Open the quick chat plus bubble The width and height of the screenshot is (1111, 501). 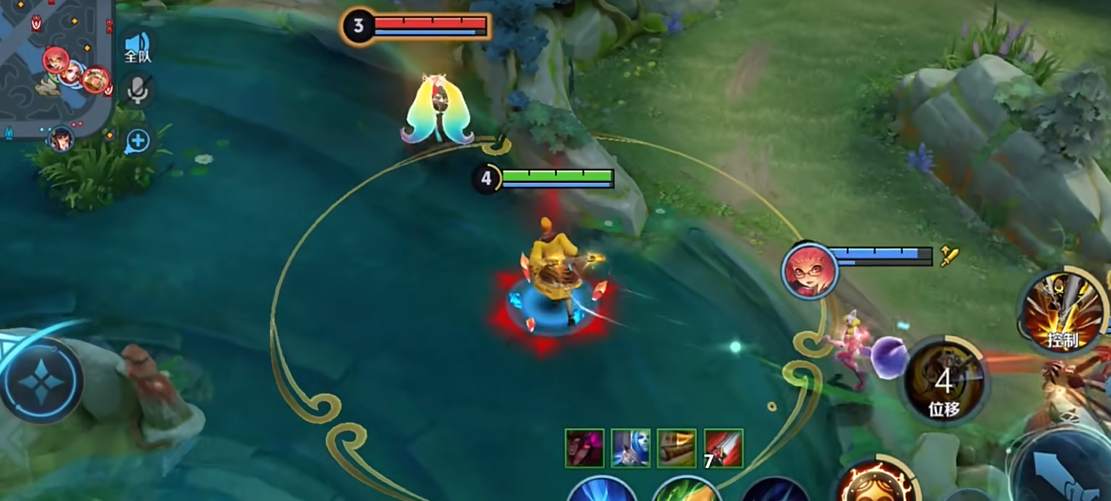(138, 140)
